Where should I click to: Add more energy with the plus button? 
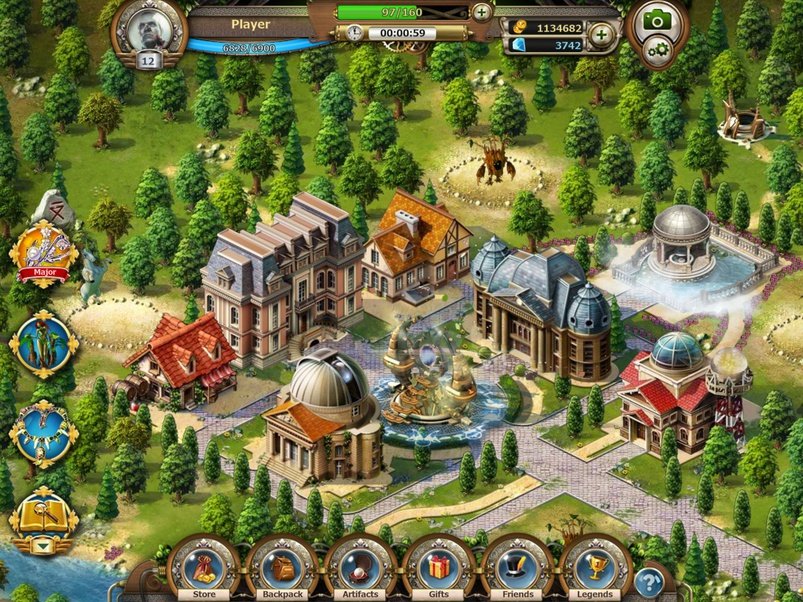tap(482, 12)
